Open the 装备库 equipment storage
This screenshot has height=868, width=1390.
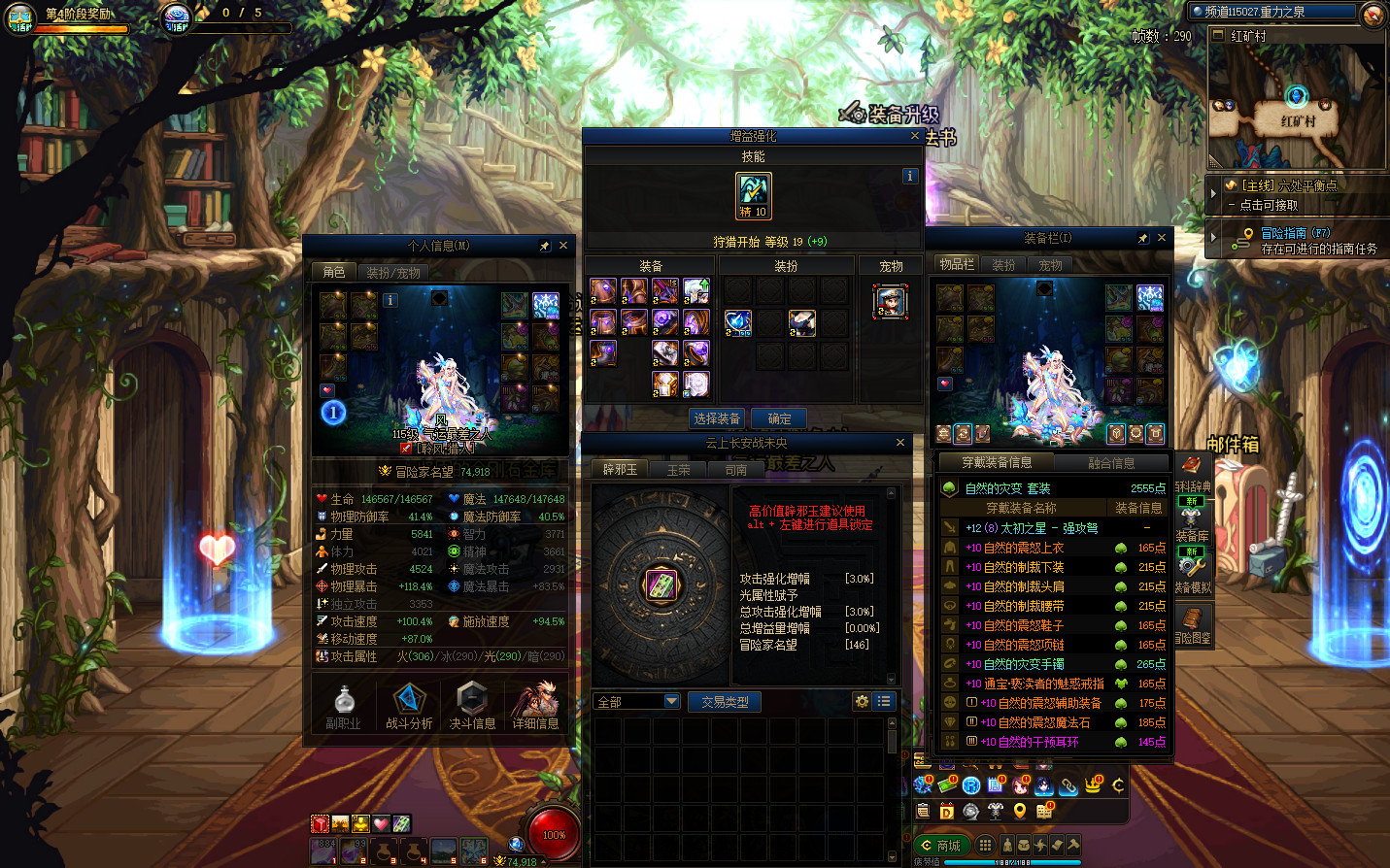click(x=1192, y=522)
